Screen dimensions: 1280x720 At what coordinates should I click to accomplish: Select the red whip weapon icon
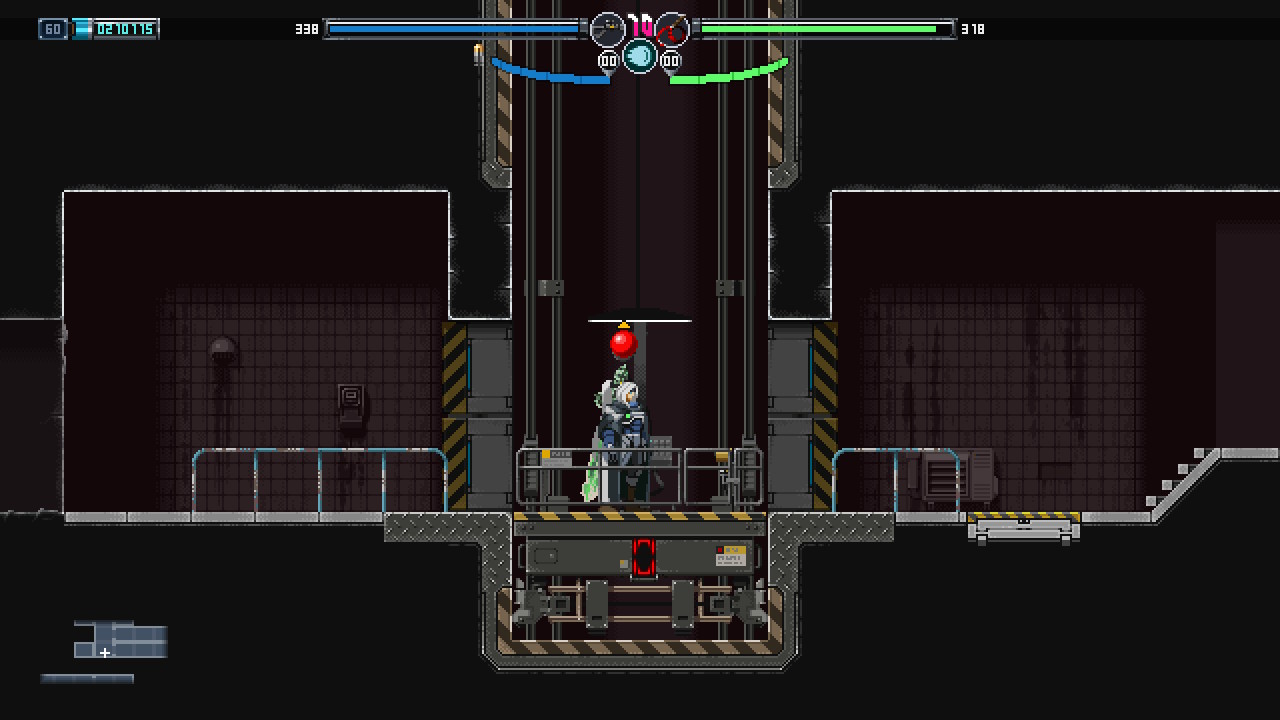672,29
